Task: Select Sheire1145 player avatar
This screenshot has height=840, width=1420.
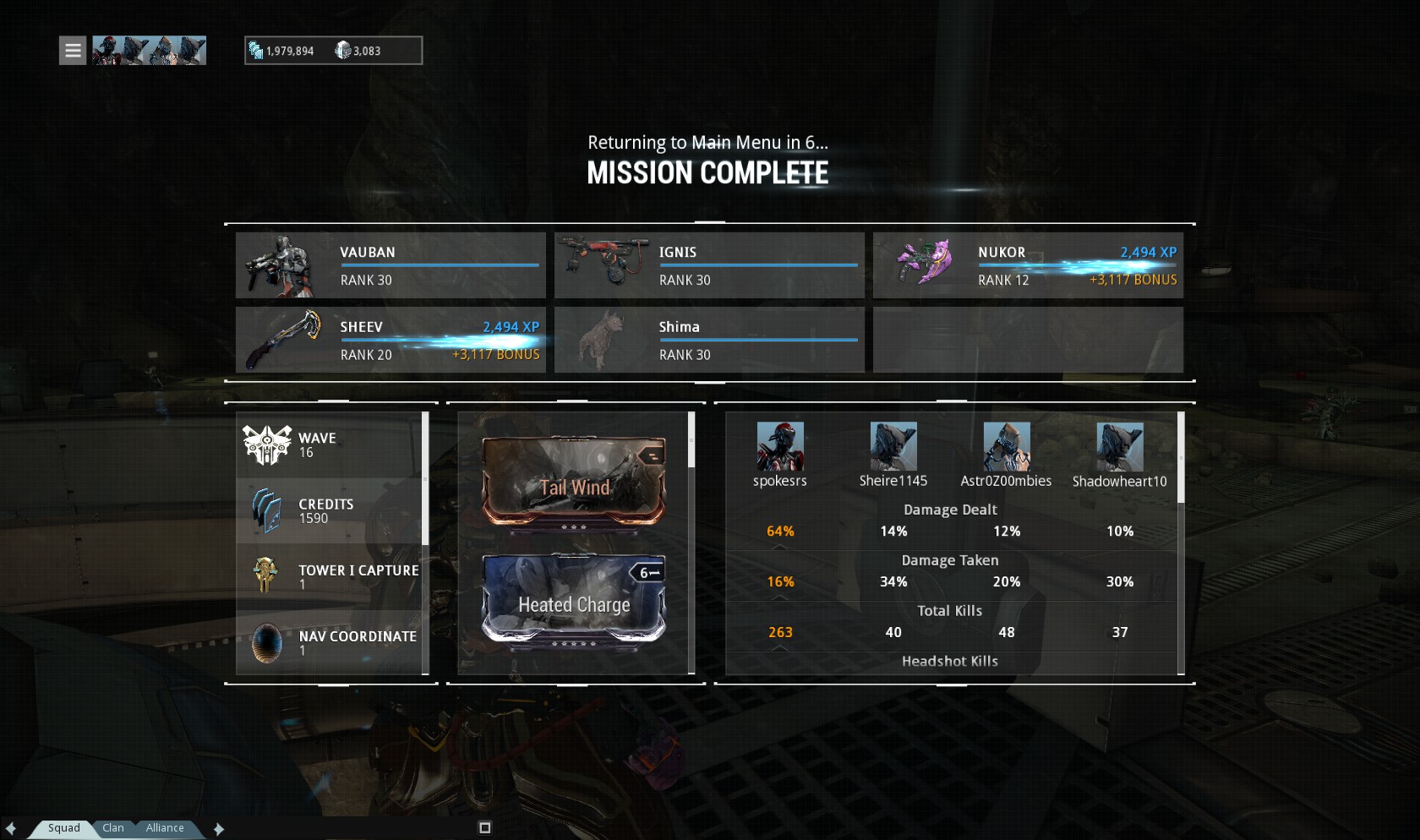Action: (x=893, y=446)
